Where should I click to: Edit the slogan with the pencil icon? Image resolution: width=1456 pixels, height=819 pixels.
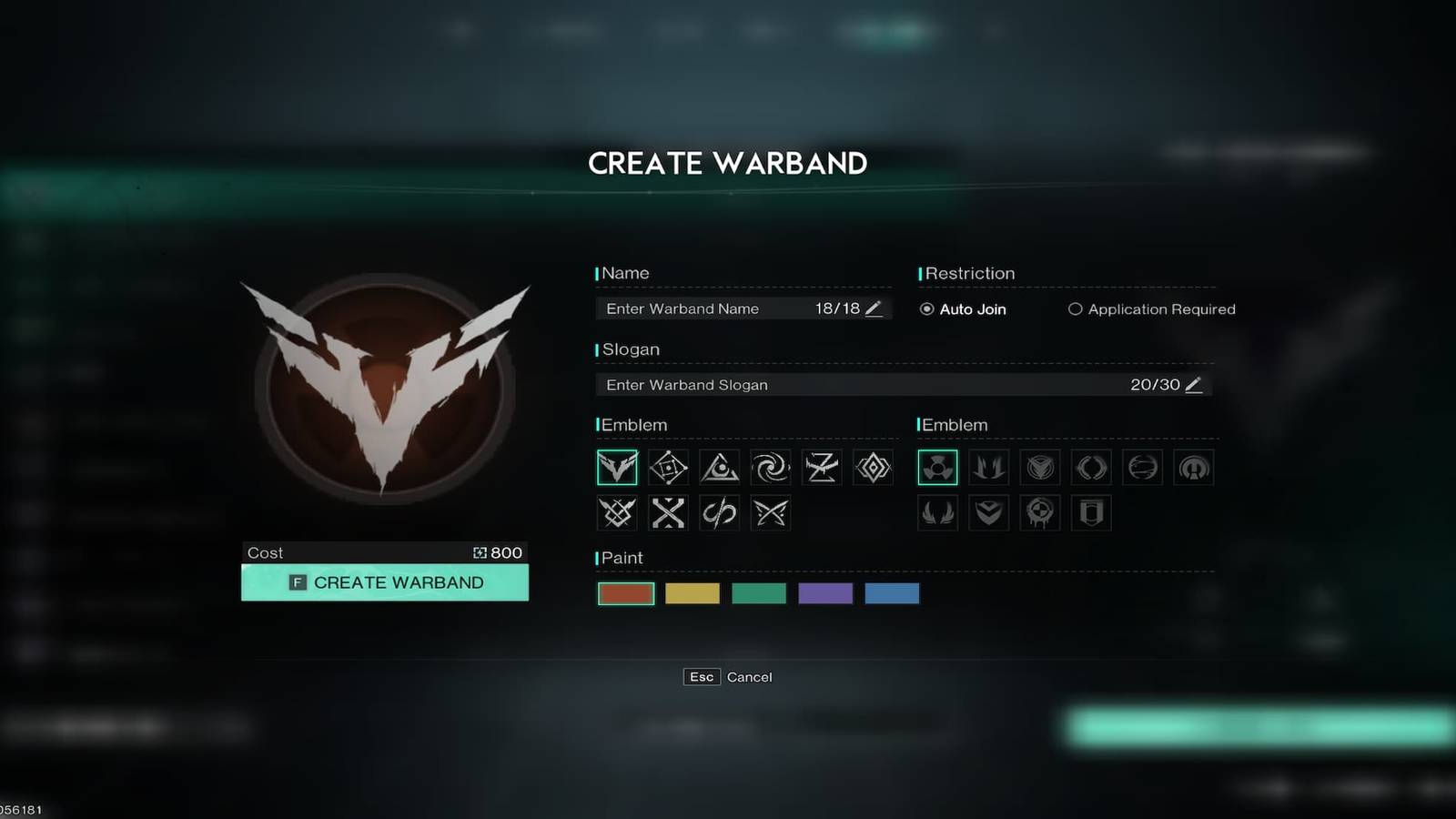tap(1195, 385)
